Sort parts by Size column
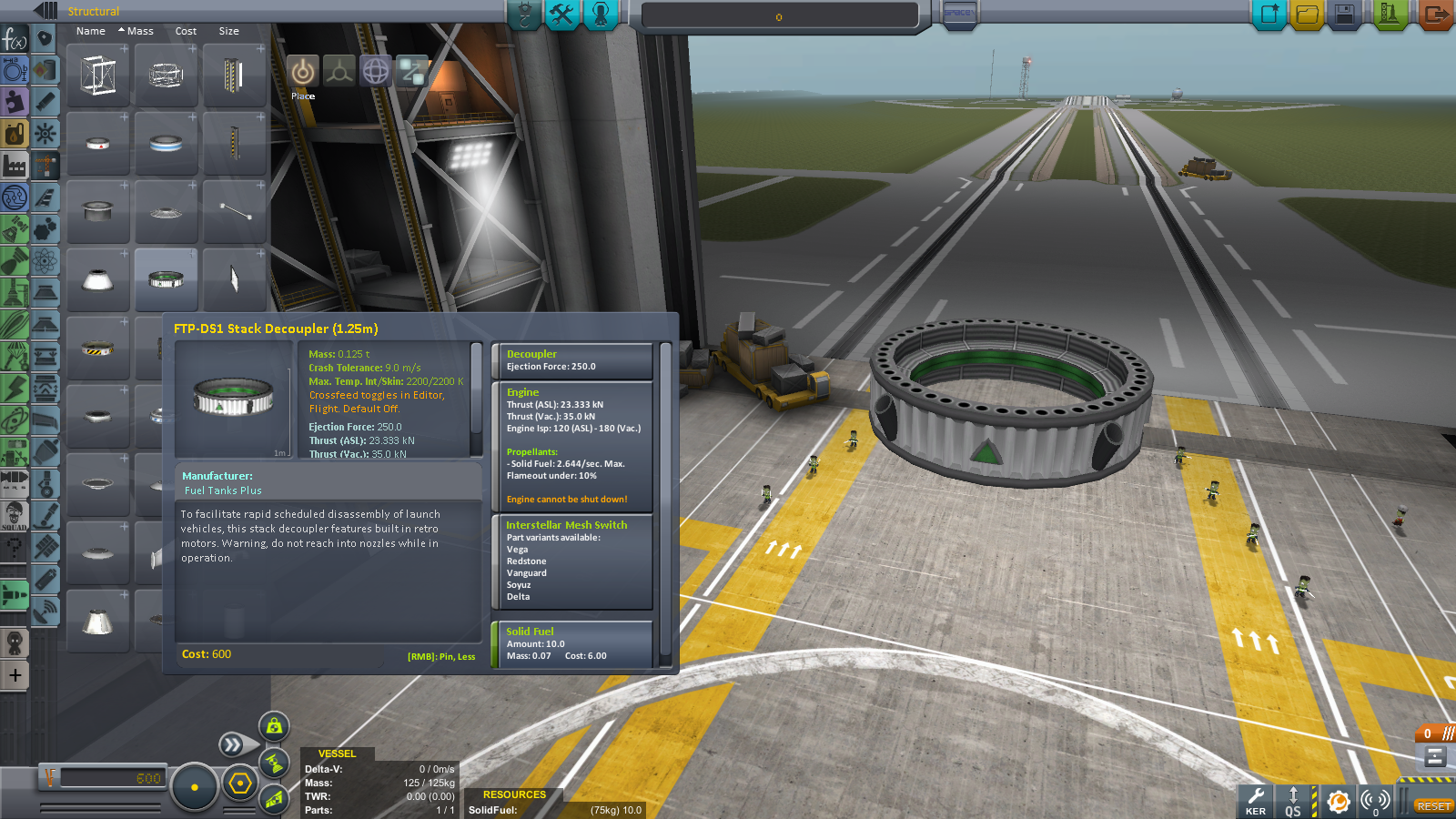 click(x=228, y=31)
